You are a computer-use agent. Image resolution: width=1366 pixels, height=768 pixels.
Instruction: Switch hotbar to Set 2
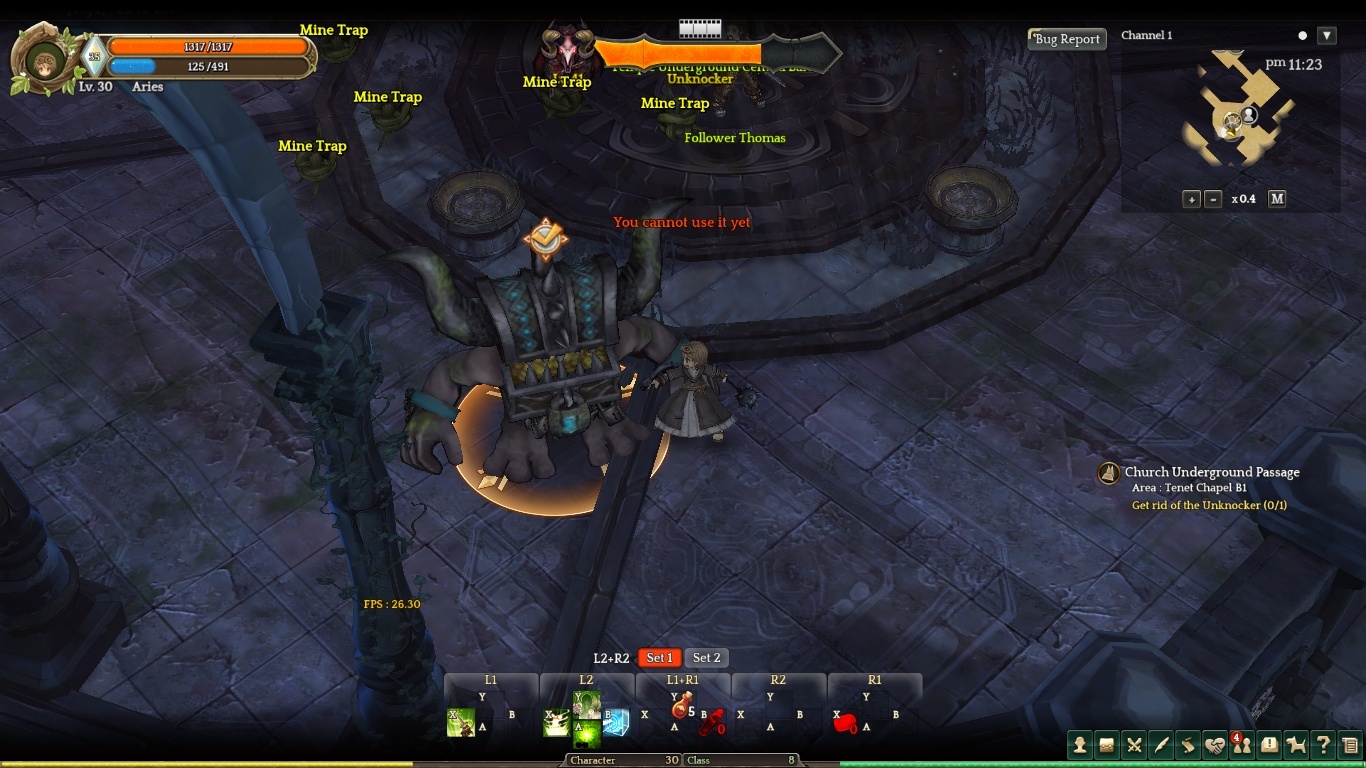[x=707, y=658]
